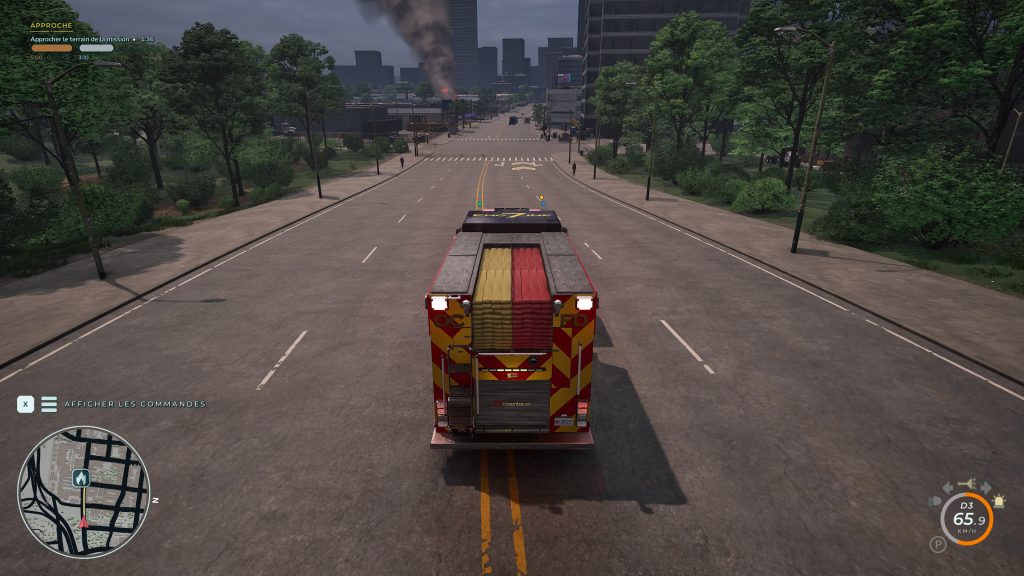This screenshot has height=576, width=1024.
Task: Open the circular minimap
Action: pos(83,492)
